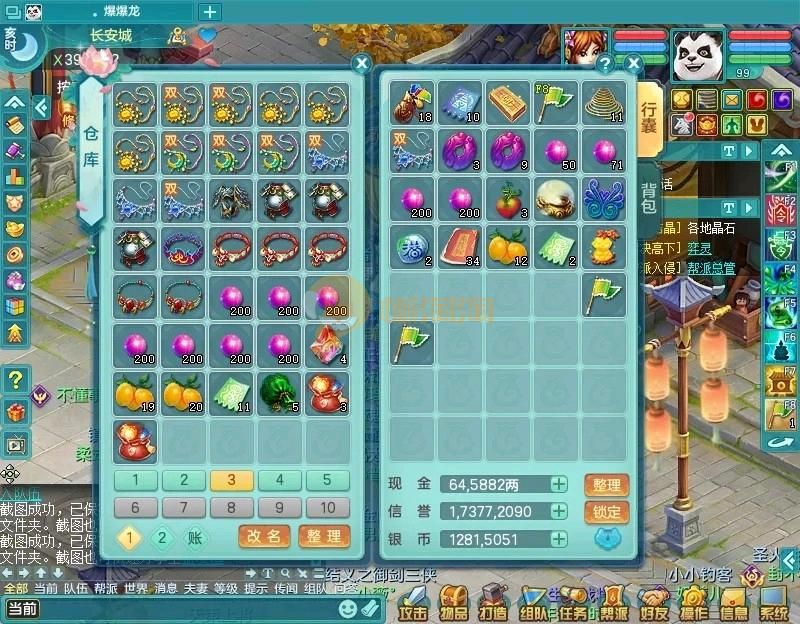Select the gold bar item in the bag

(x=508, y=103)
